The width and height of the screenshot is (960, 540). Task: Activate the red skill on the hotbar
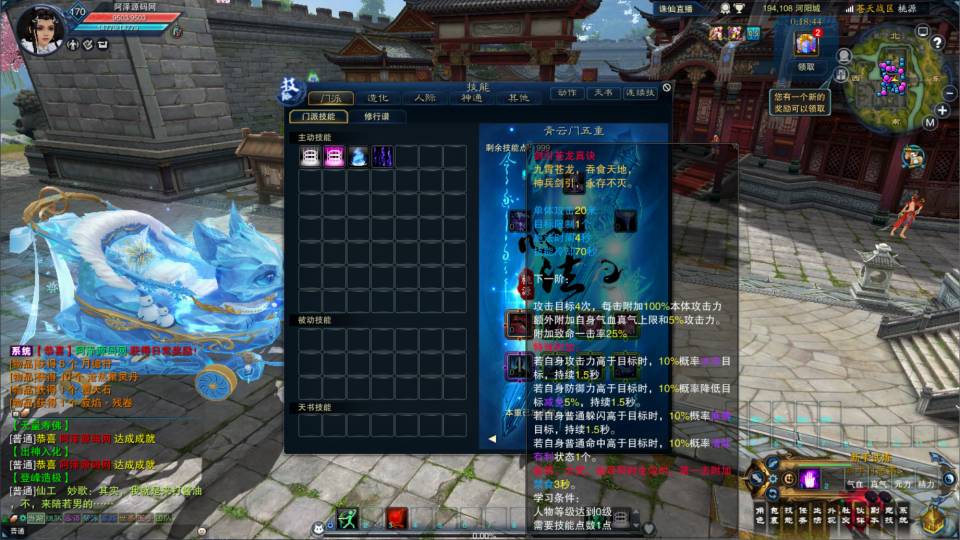click(396, 517)
